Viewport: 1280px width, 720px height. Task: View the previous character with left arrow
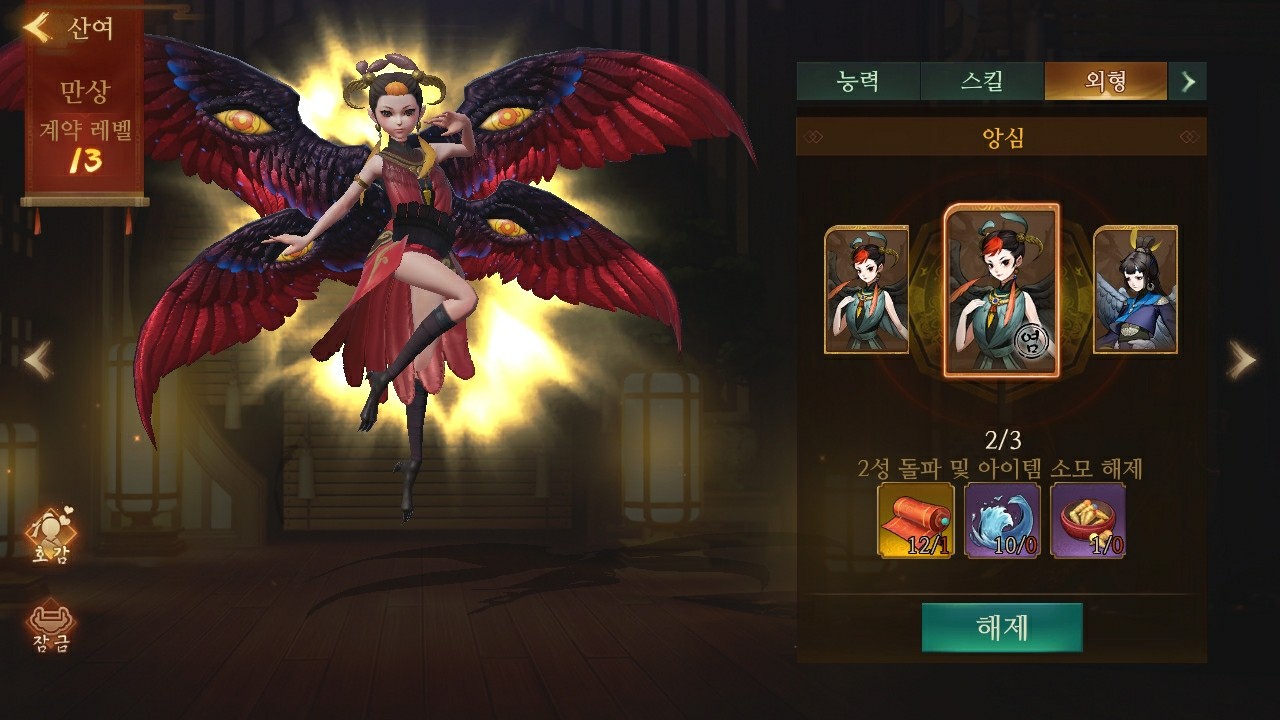38,360
